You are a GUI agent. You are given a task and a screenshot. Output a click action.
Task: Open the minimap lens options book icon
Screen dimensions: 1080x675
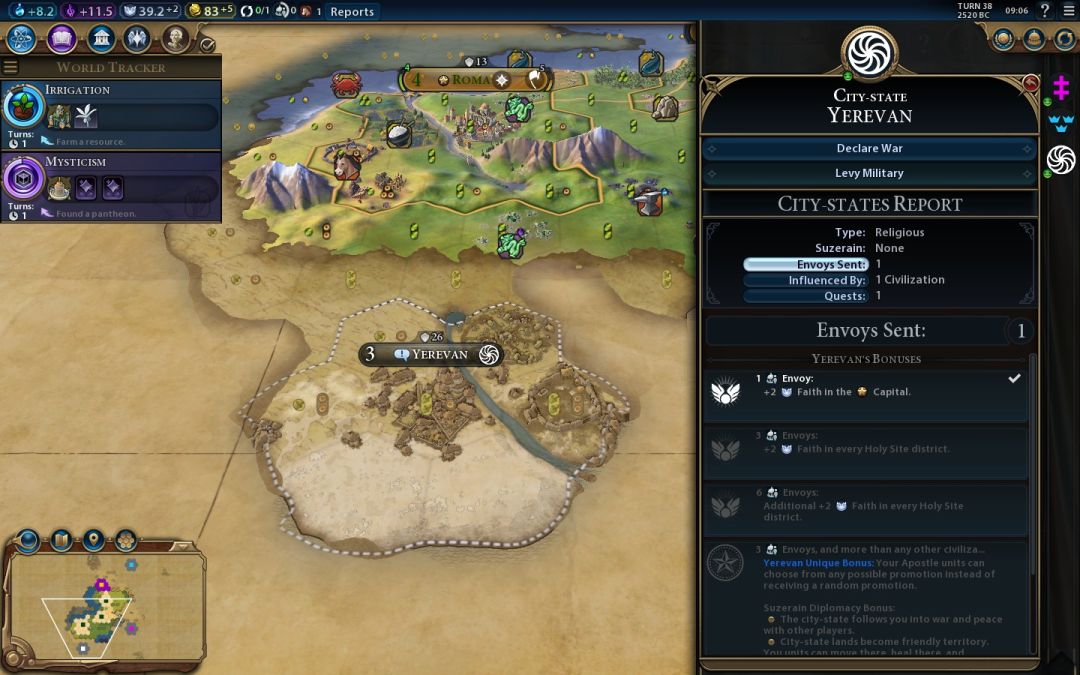click(61, 541)
